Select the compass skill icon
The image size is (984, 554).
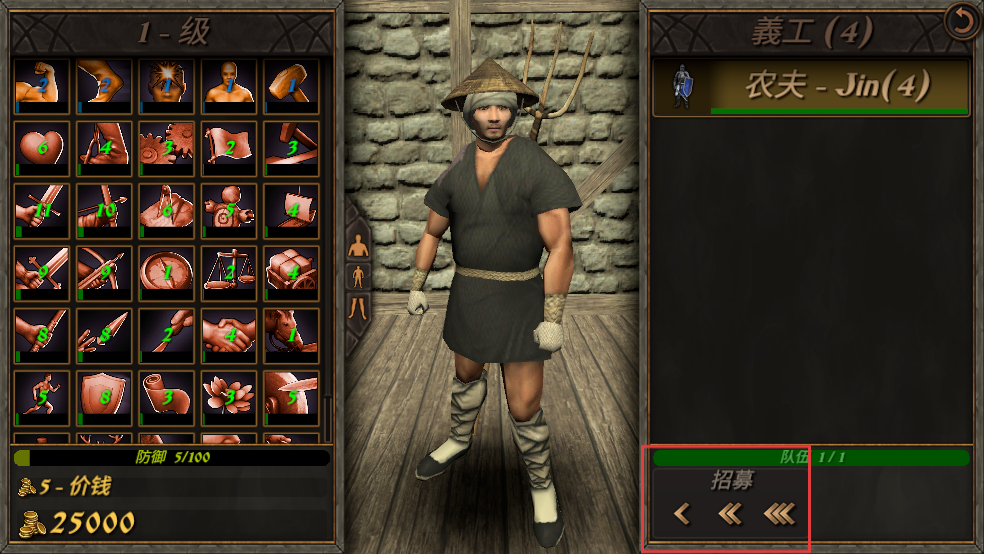[166, 272]
